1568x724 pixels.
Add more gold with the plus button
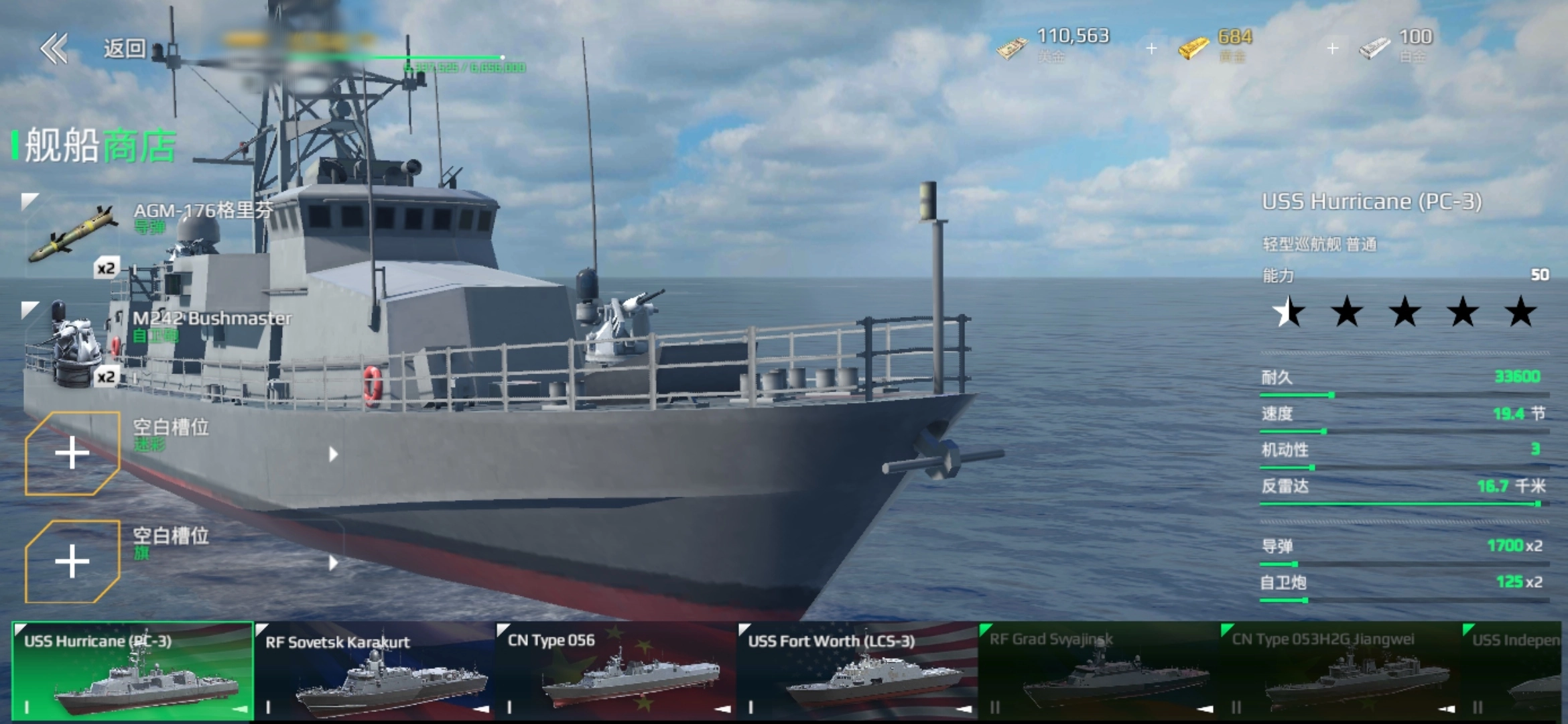click(x=1332, y=48)
